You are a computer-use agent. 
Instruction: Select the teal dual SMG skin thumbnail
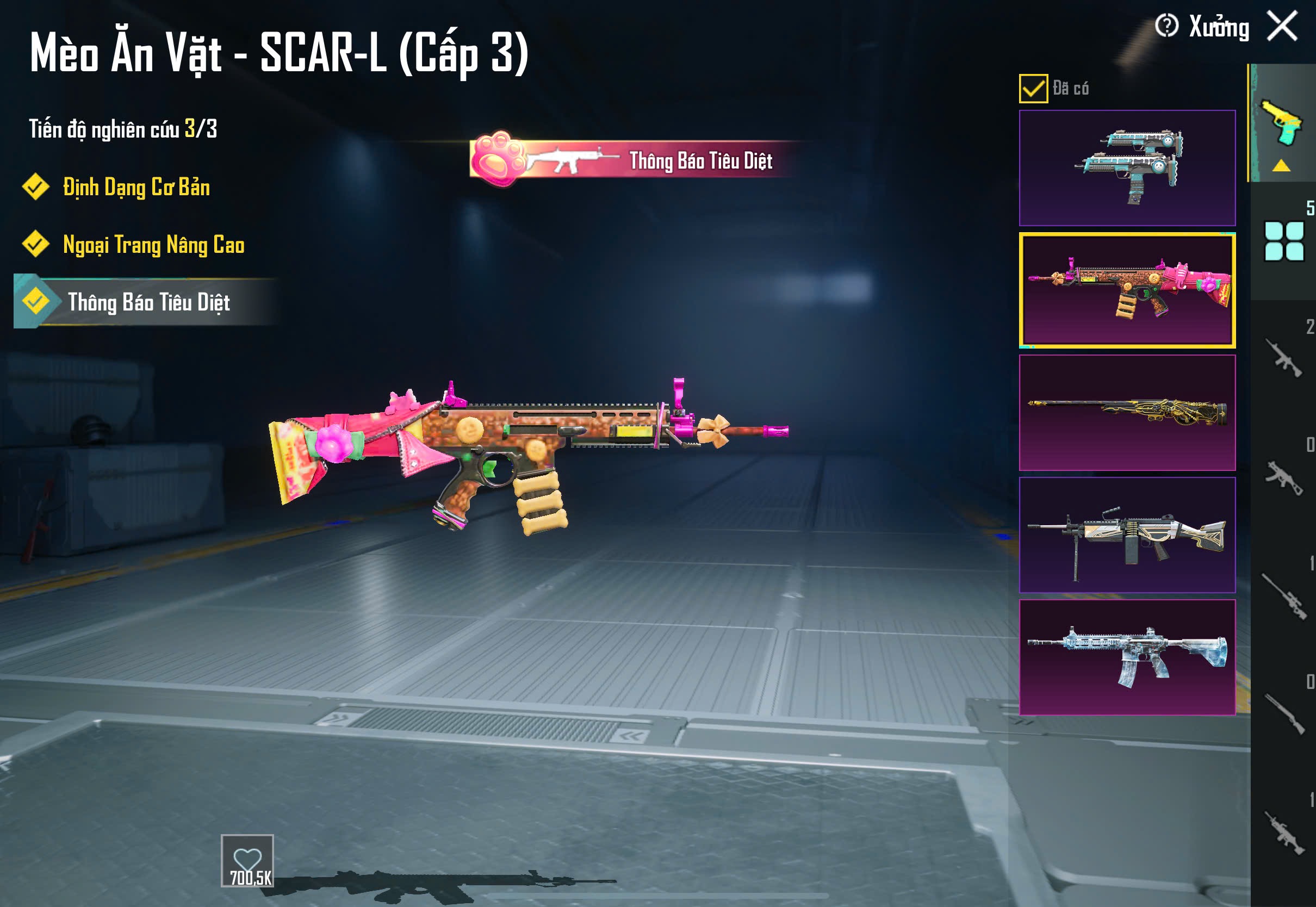pyautogui.click(x=1127, y=167)
